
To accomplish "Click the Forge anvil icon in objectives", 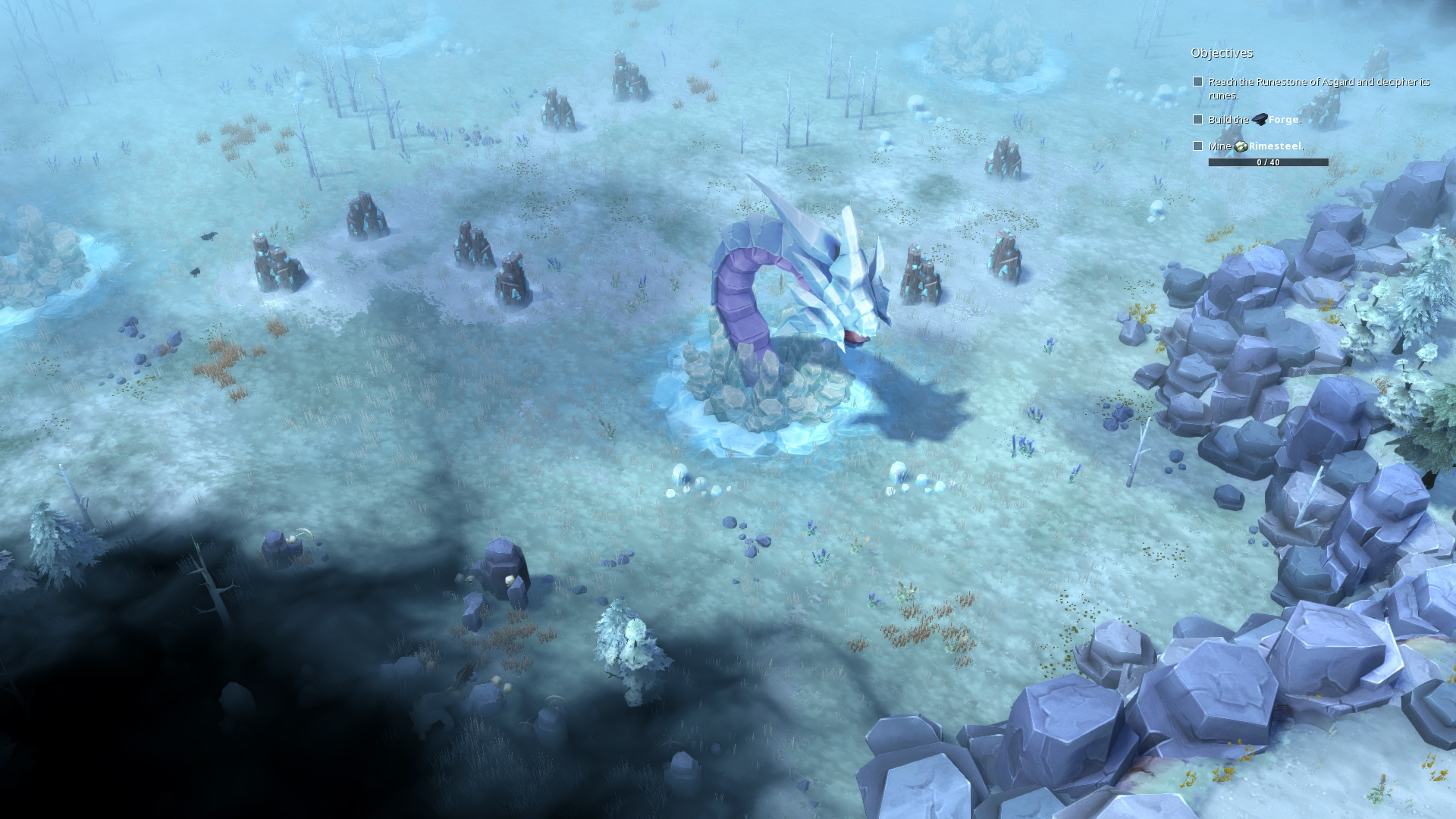I will 1260,121.
